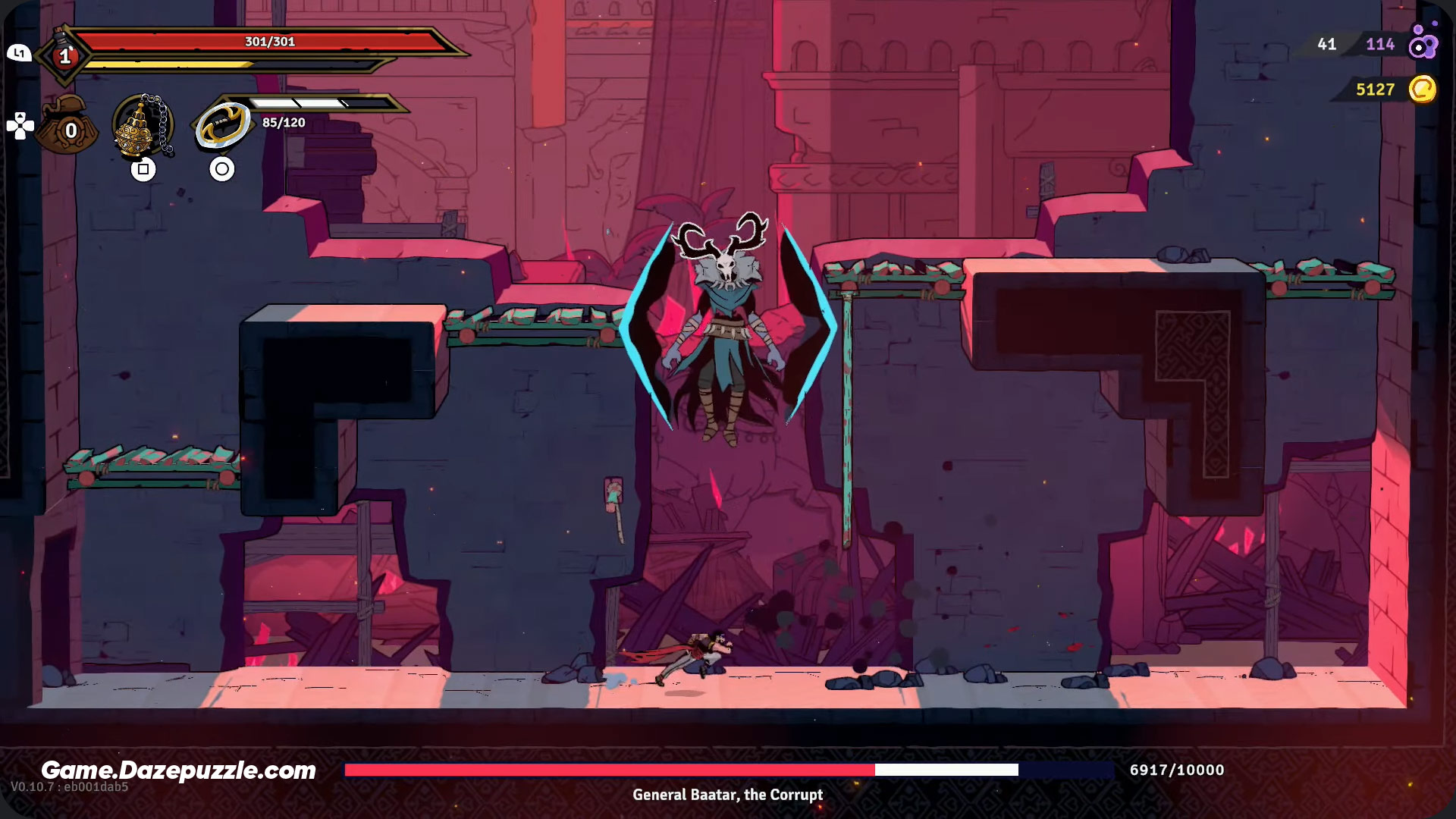Screen dimensions: 1456x819
Task: Select the healing flask icon
Action: click(65, 55)
